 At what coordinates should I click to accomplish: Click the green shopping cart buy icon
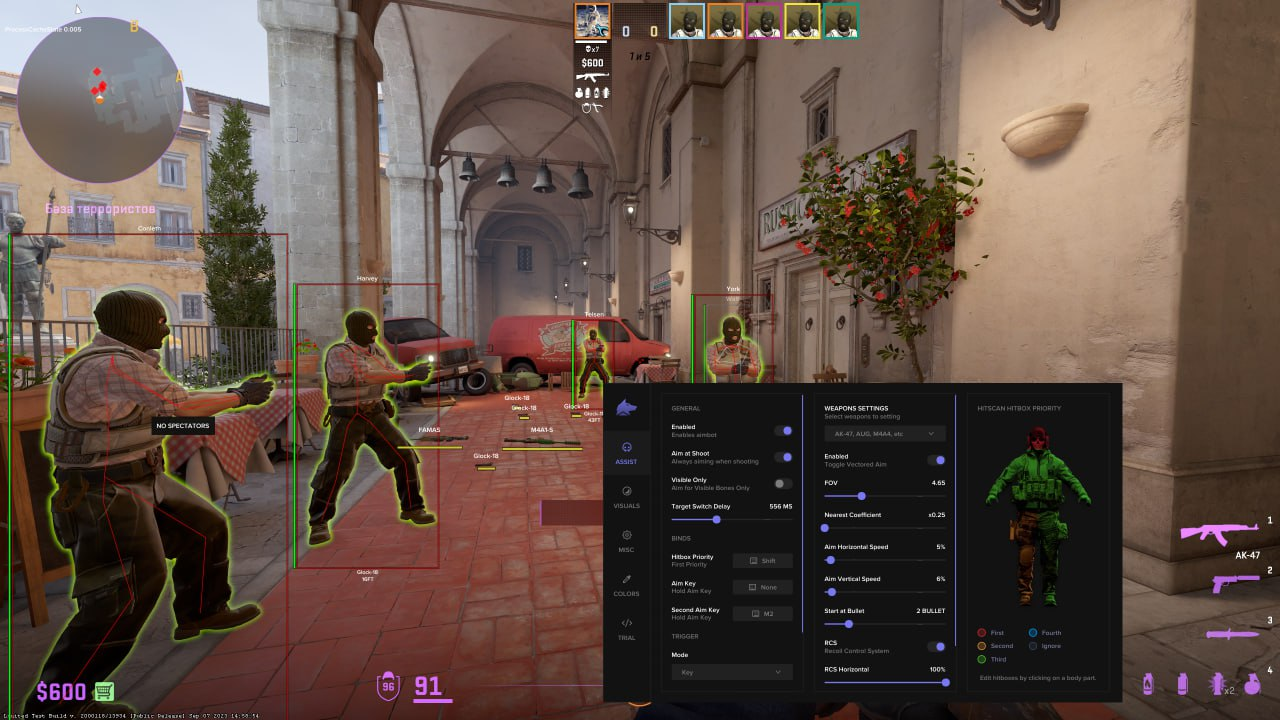(104, 691)
